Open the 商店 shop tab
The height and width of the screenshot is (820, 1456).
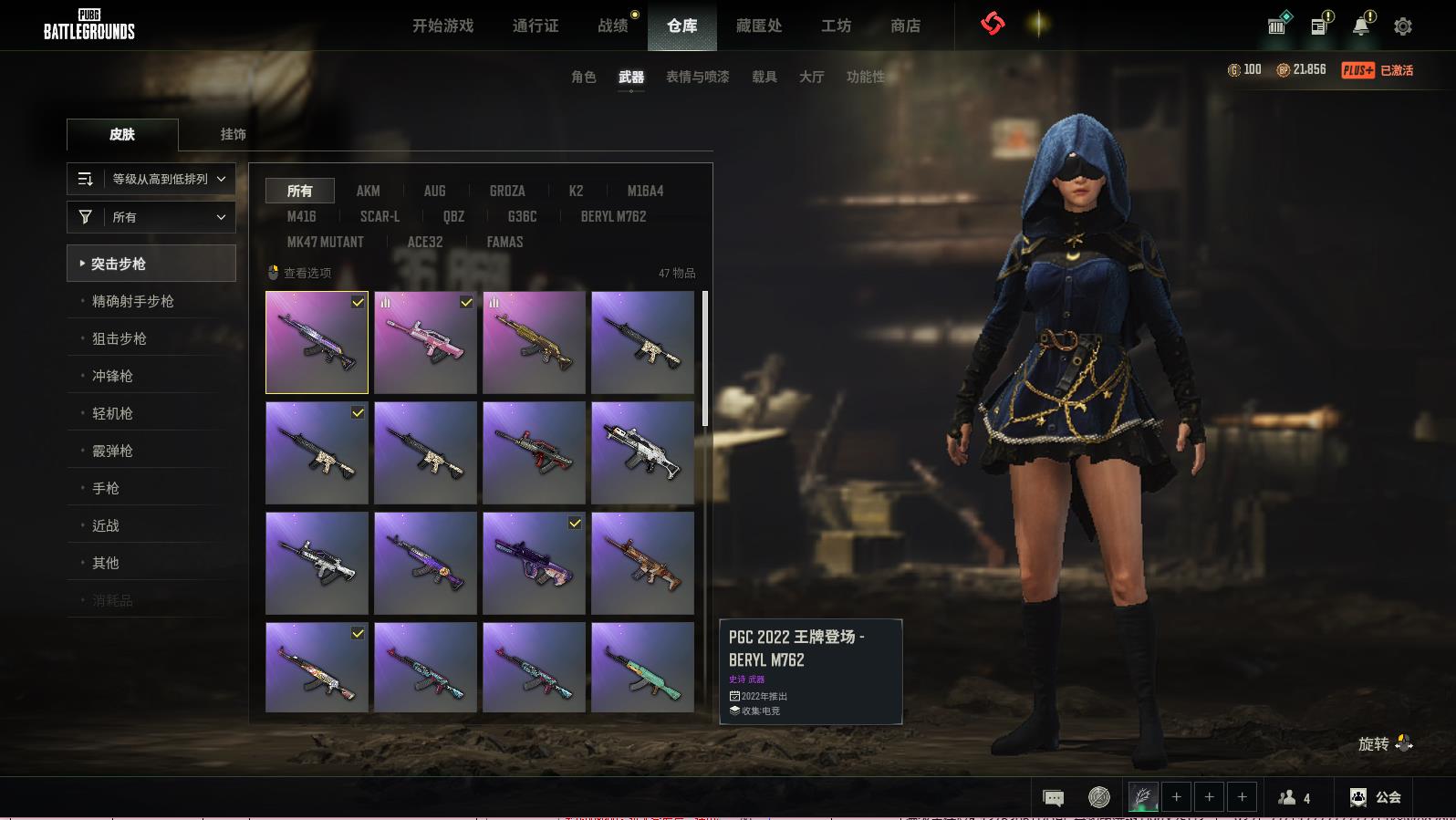pos(905,26)
